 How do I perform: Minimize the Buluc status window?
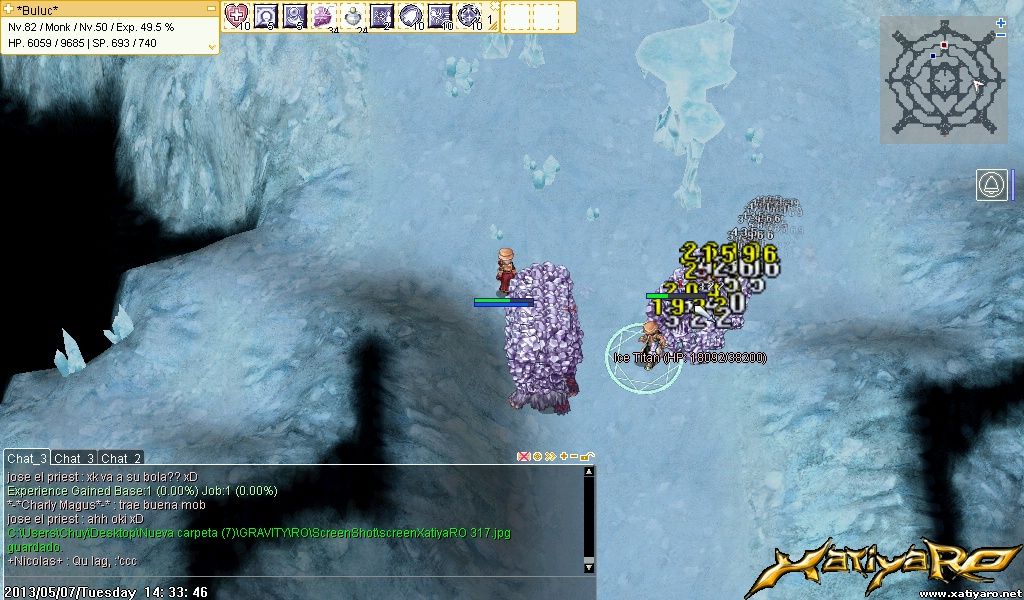tap(212, 8)
